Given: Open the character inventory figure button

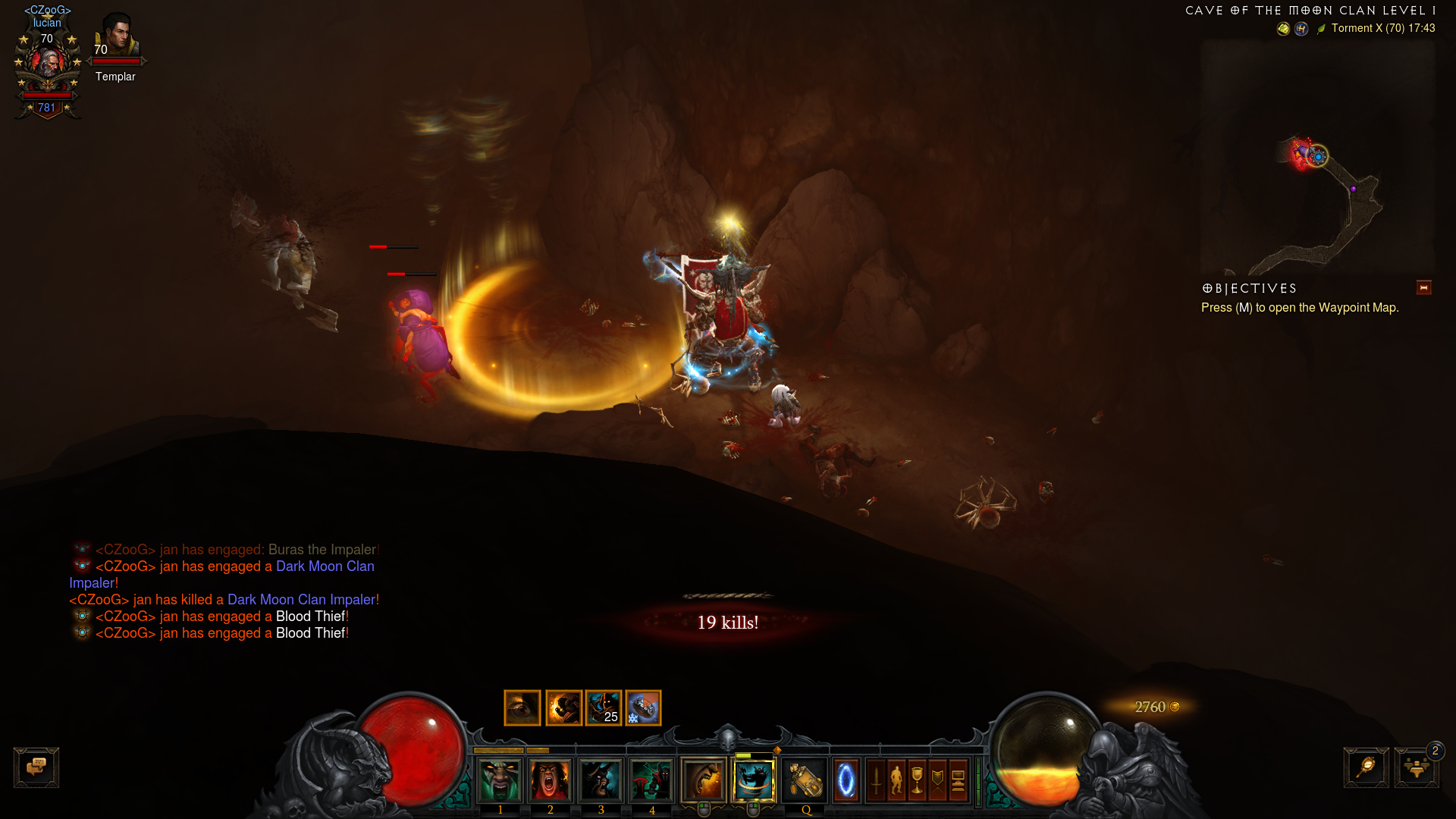Looking at the screenshot, I should (x=896, y=780).
